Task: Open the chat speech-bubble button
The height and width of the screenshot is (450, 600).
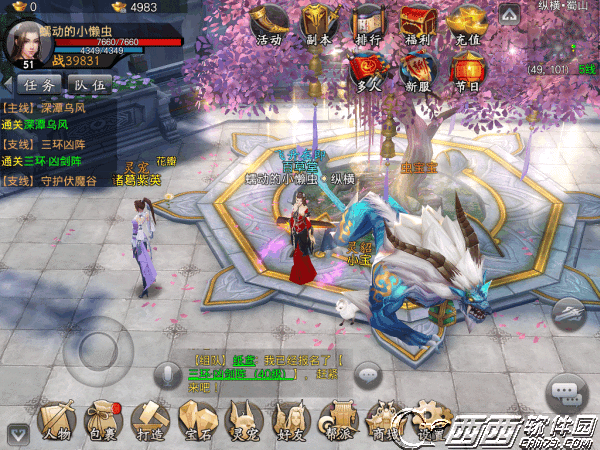Action: pyautogui.click(x=566, y=388)
